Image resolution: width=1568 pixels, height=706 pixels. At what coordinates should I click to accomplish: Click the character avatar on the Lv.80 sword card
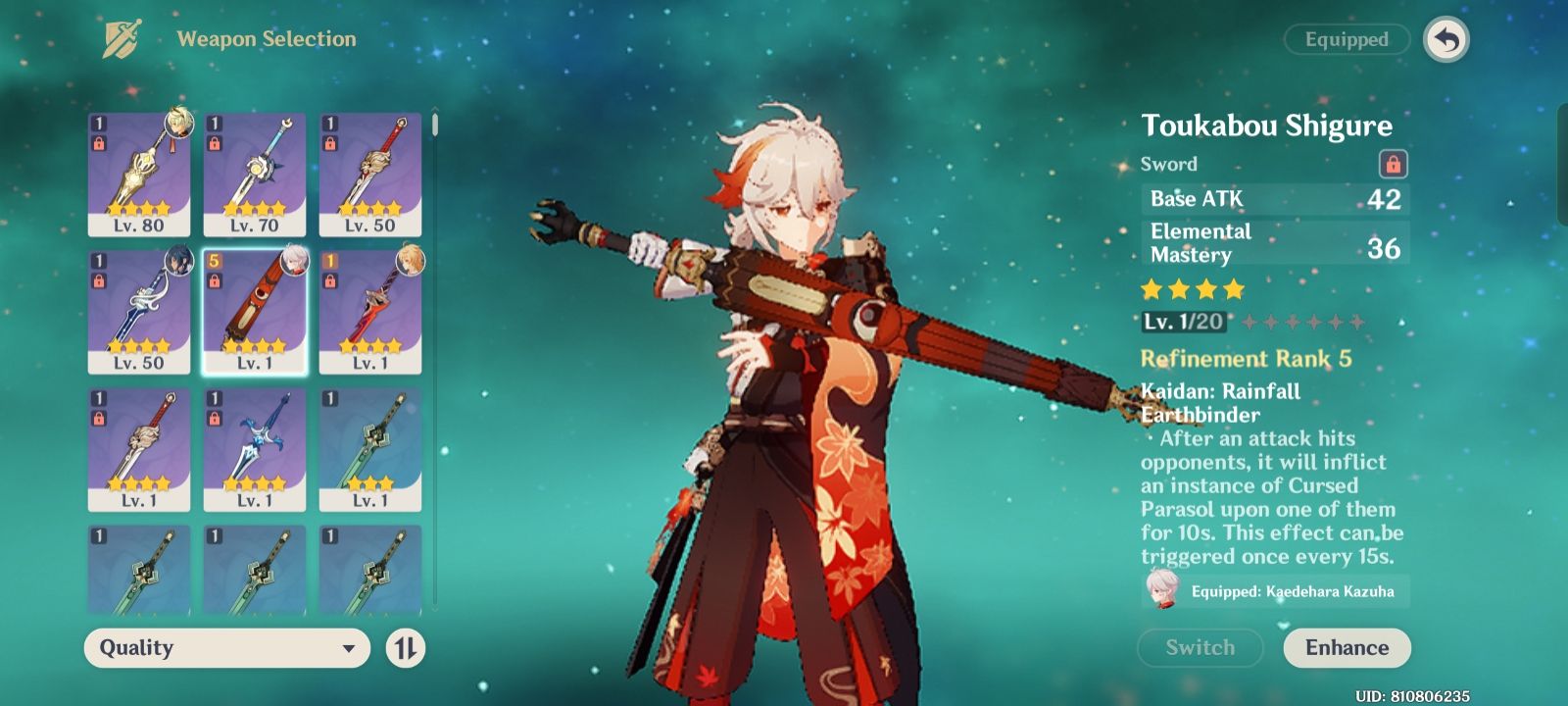click(176, 124)
